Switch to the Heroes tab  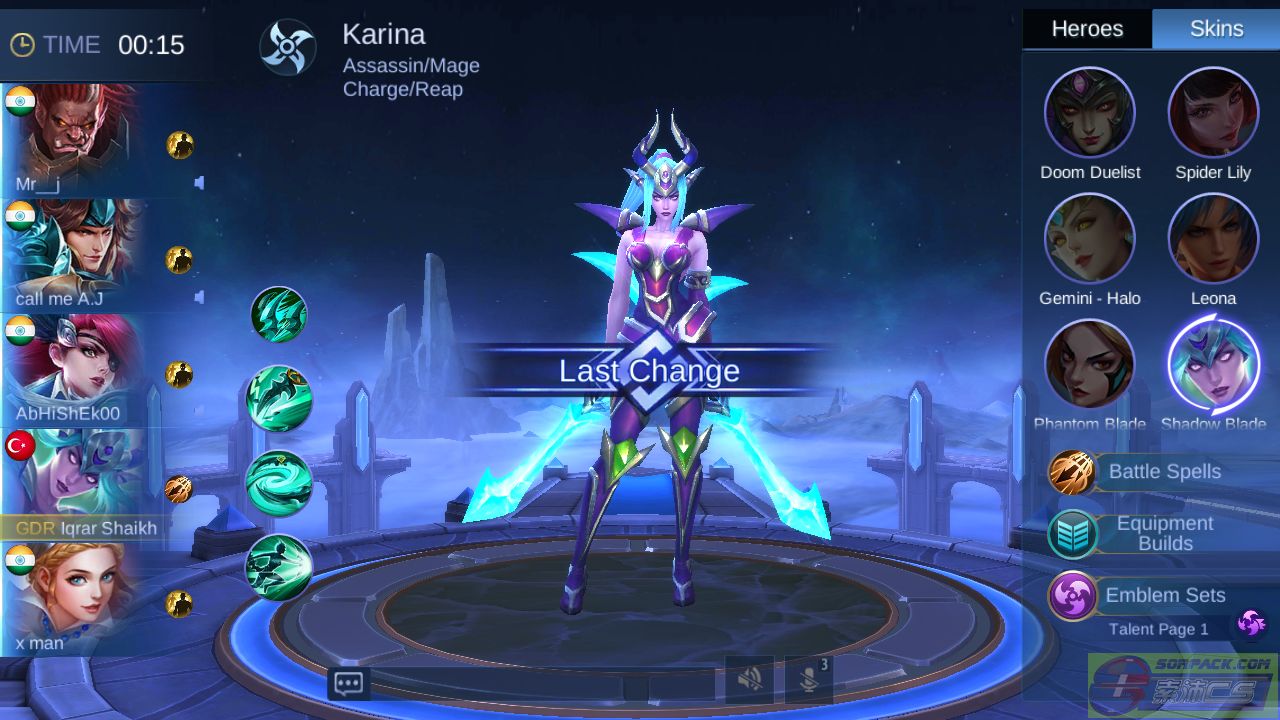coord(1087,29)
